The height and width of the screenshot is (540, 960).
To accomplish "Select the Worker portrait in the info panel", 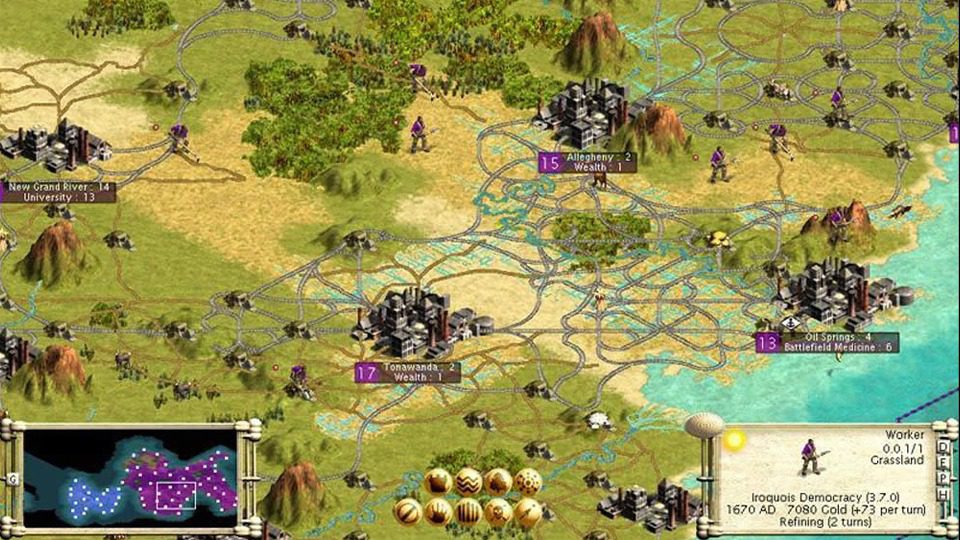I will tap(810, 457).
